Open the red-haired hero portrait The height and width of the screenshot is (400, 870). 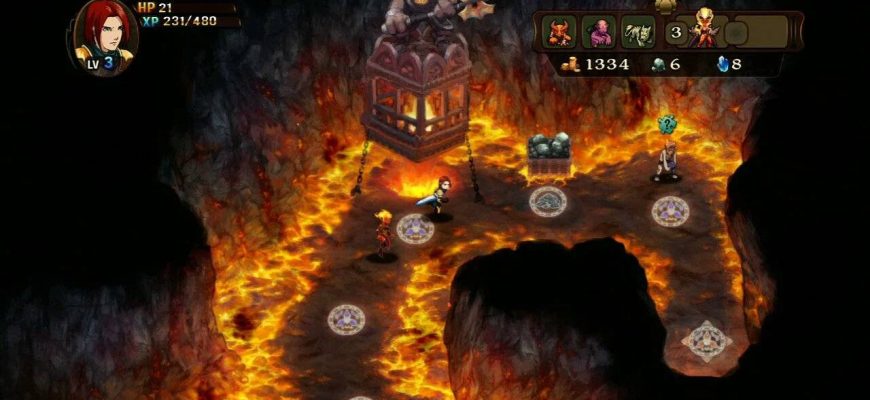[102, 34]
